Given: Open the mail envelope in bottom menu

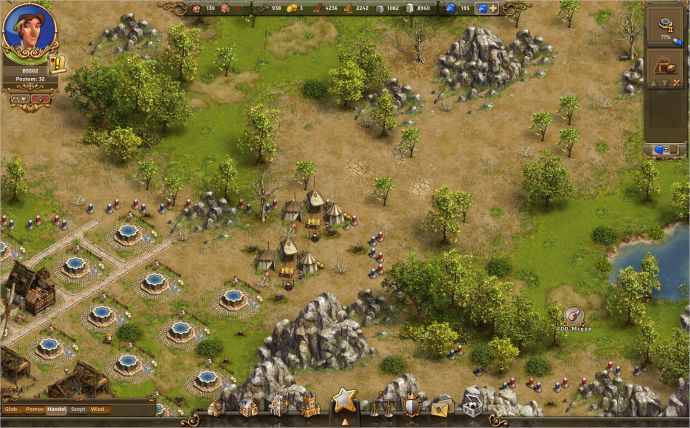Looking at the screenshot, I should point(441,406).
